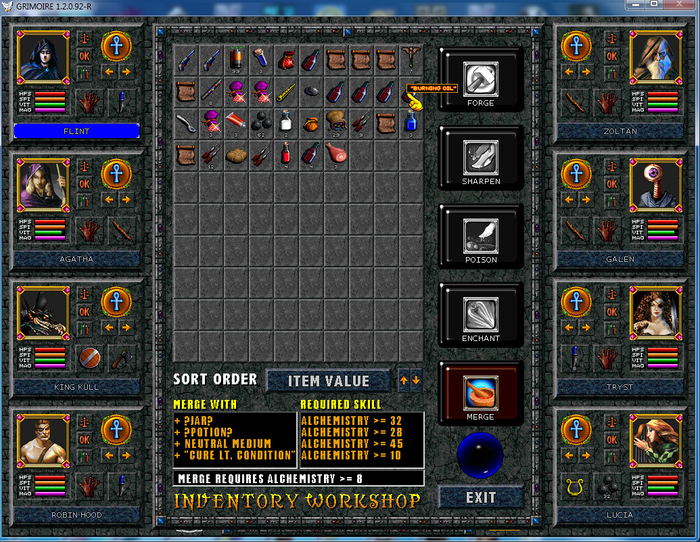Viewport: 700px width, 542px height.
Task: Pick Robin Hood's portrait
Action: pos(42,438)
